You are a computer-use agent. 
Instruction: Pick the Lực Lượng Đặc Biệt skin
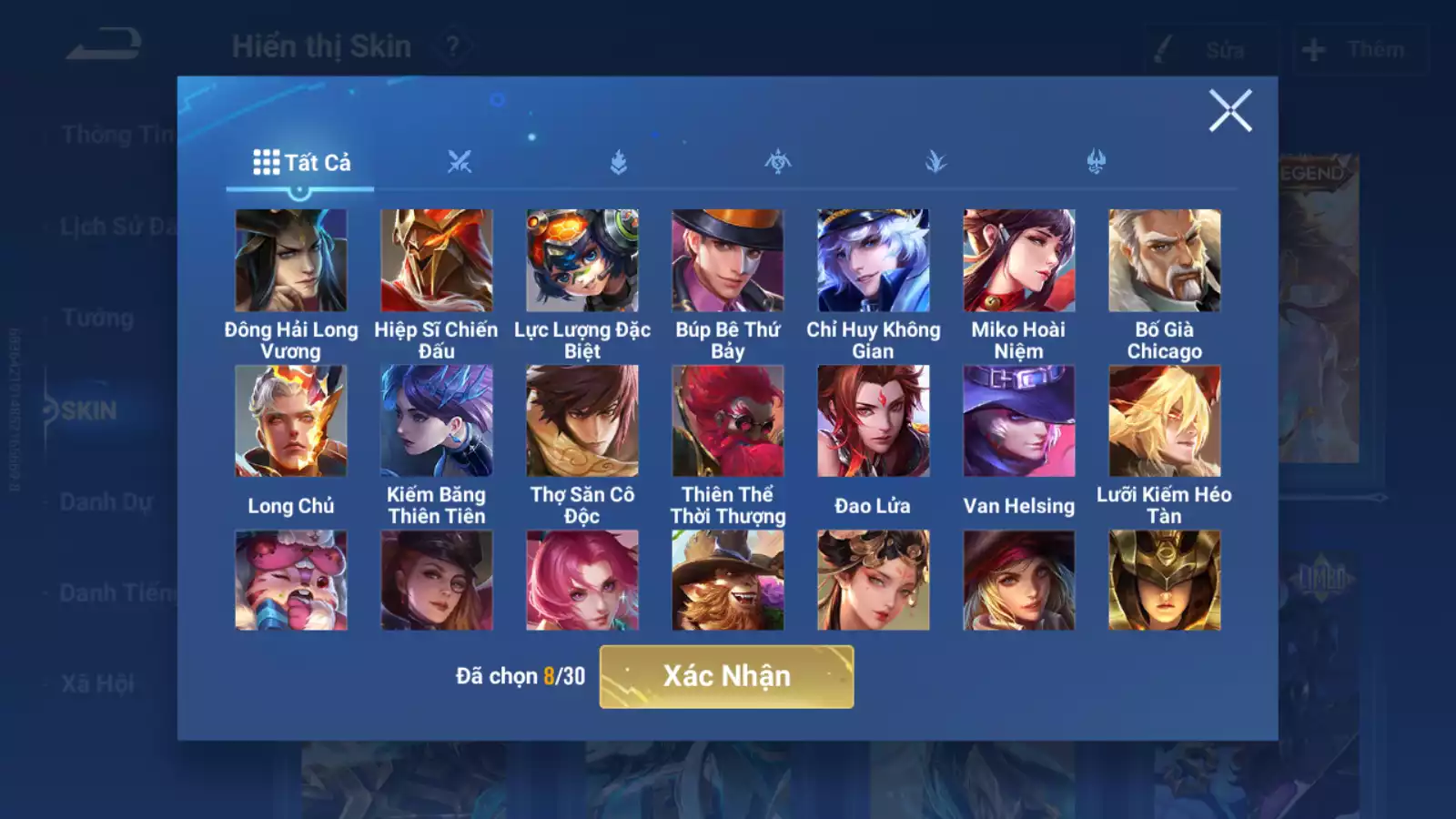tap(581, 261)
